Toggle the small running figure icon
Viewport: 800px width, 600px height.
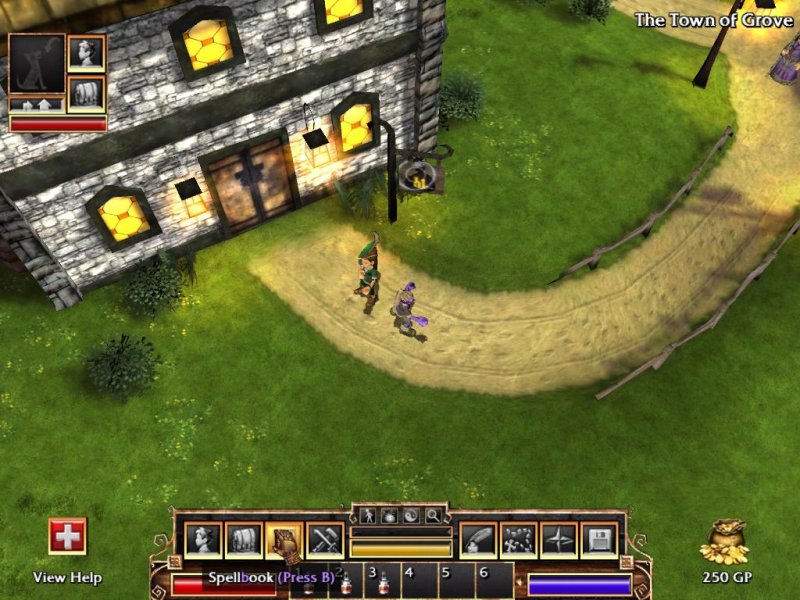coord(367,516)
